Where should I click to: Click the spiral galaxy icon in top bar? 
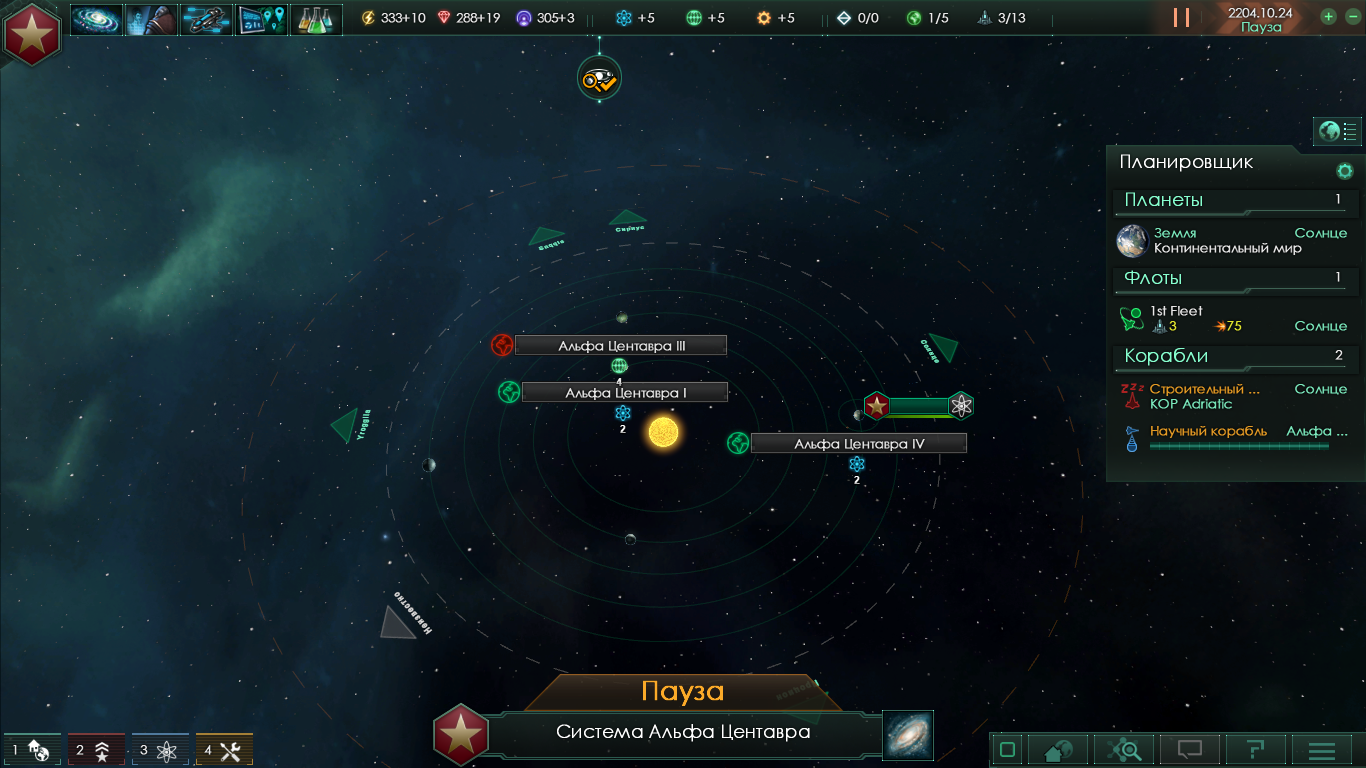[96, 19]
